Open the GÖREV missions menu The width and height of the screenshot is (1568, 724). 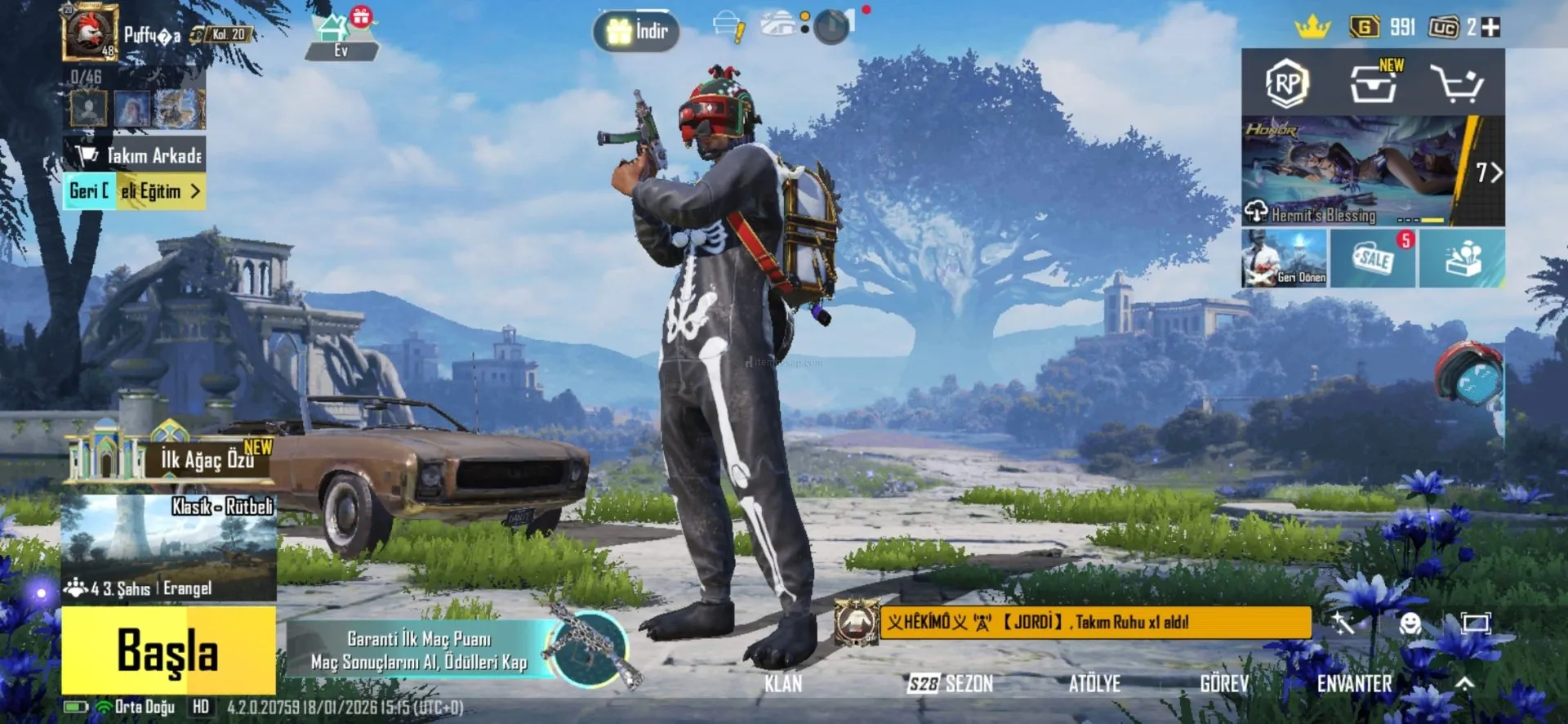click(1224, 683)
